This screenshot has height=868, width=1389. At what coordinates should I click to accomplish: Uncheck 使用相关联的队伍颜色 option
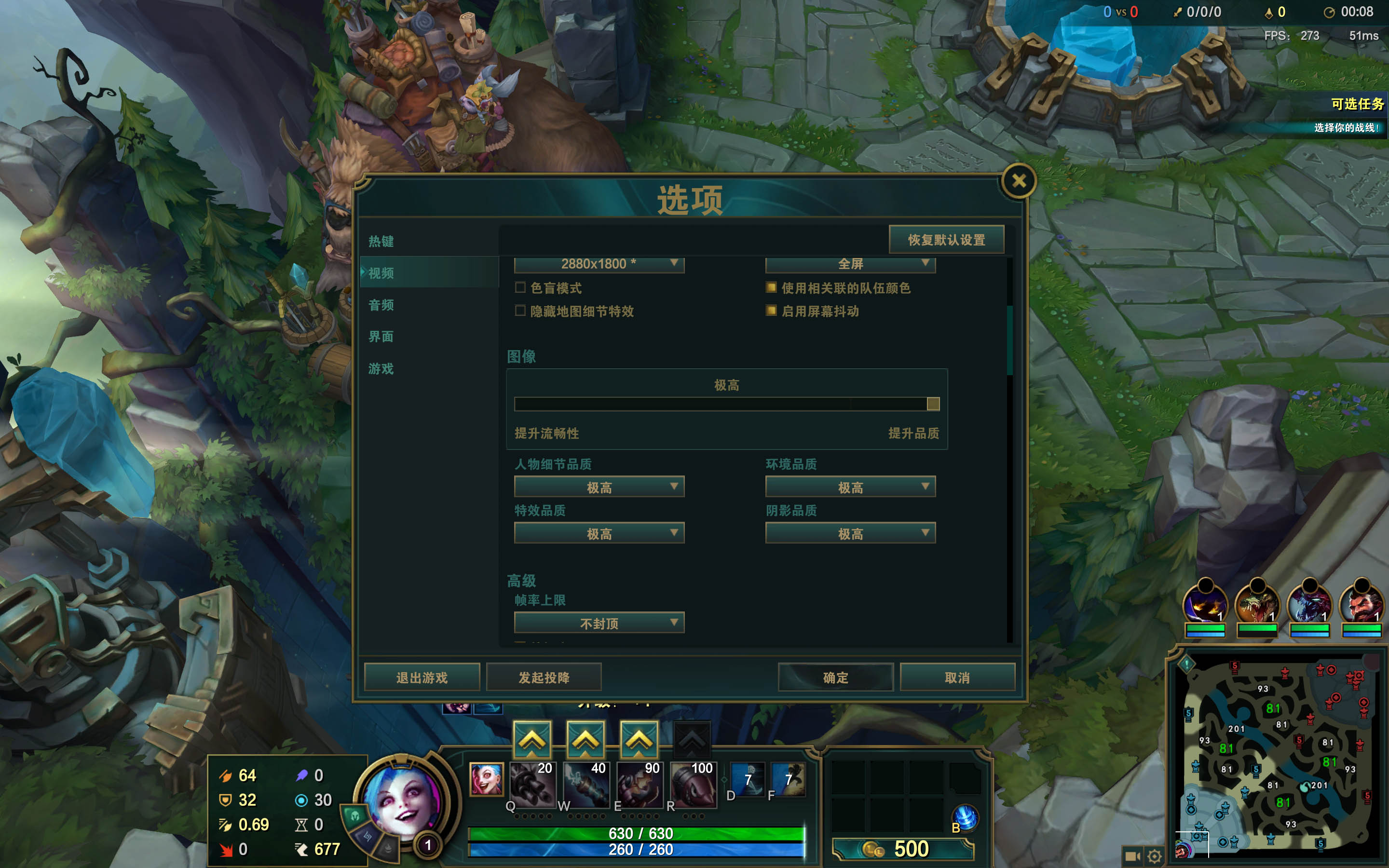point(771,287)
